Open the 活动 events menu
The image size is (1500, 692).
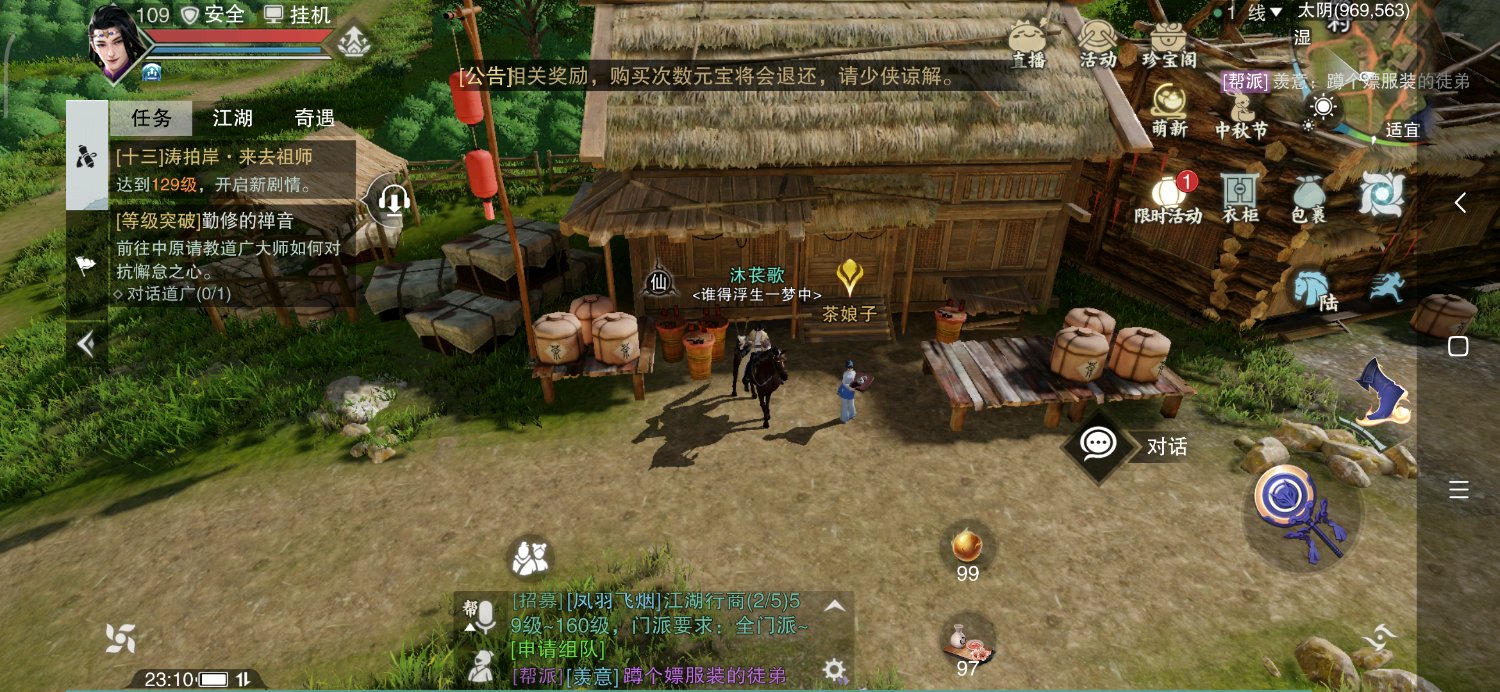[x=1097, y=43]
